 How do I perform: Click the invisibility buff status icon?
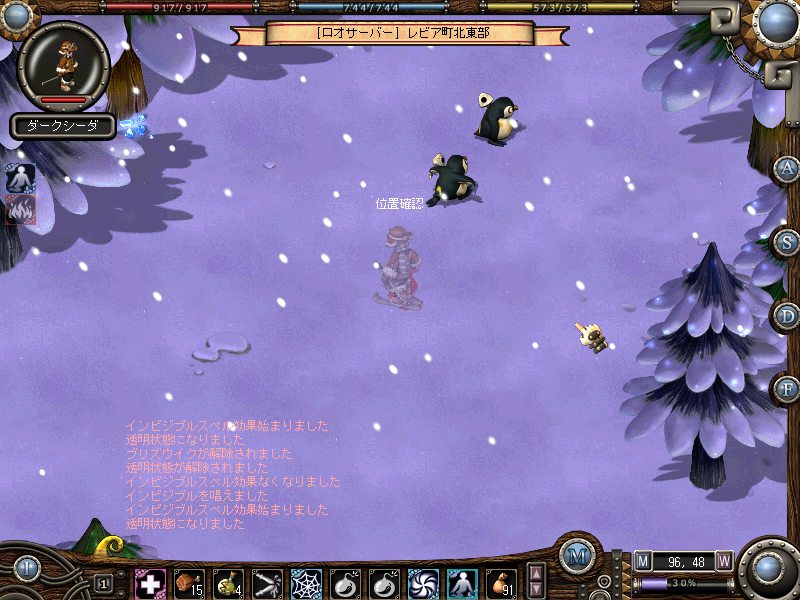20,177
